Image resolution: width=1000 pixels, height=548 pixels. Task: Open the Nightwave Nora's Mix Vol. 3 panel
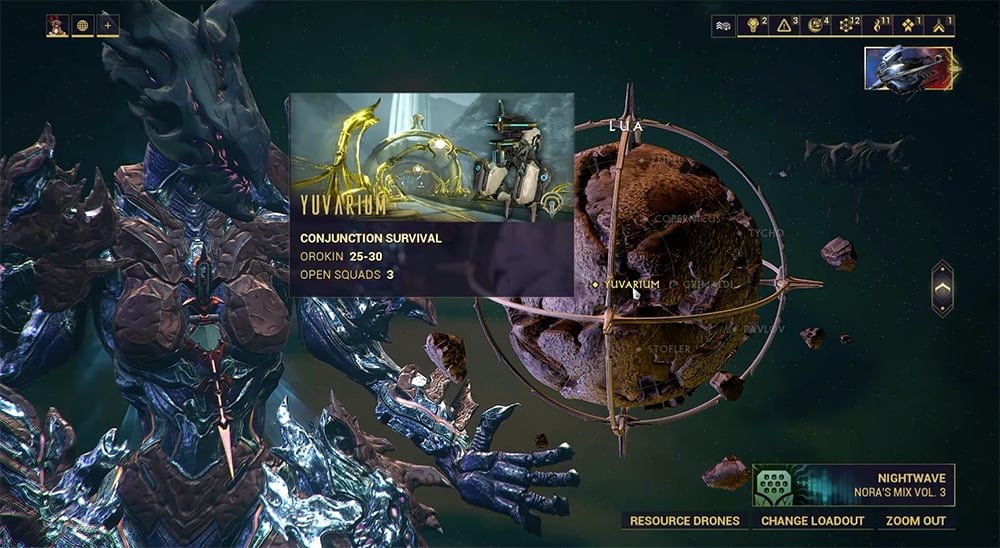pyautogui.click(x=853, y=485)
